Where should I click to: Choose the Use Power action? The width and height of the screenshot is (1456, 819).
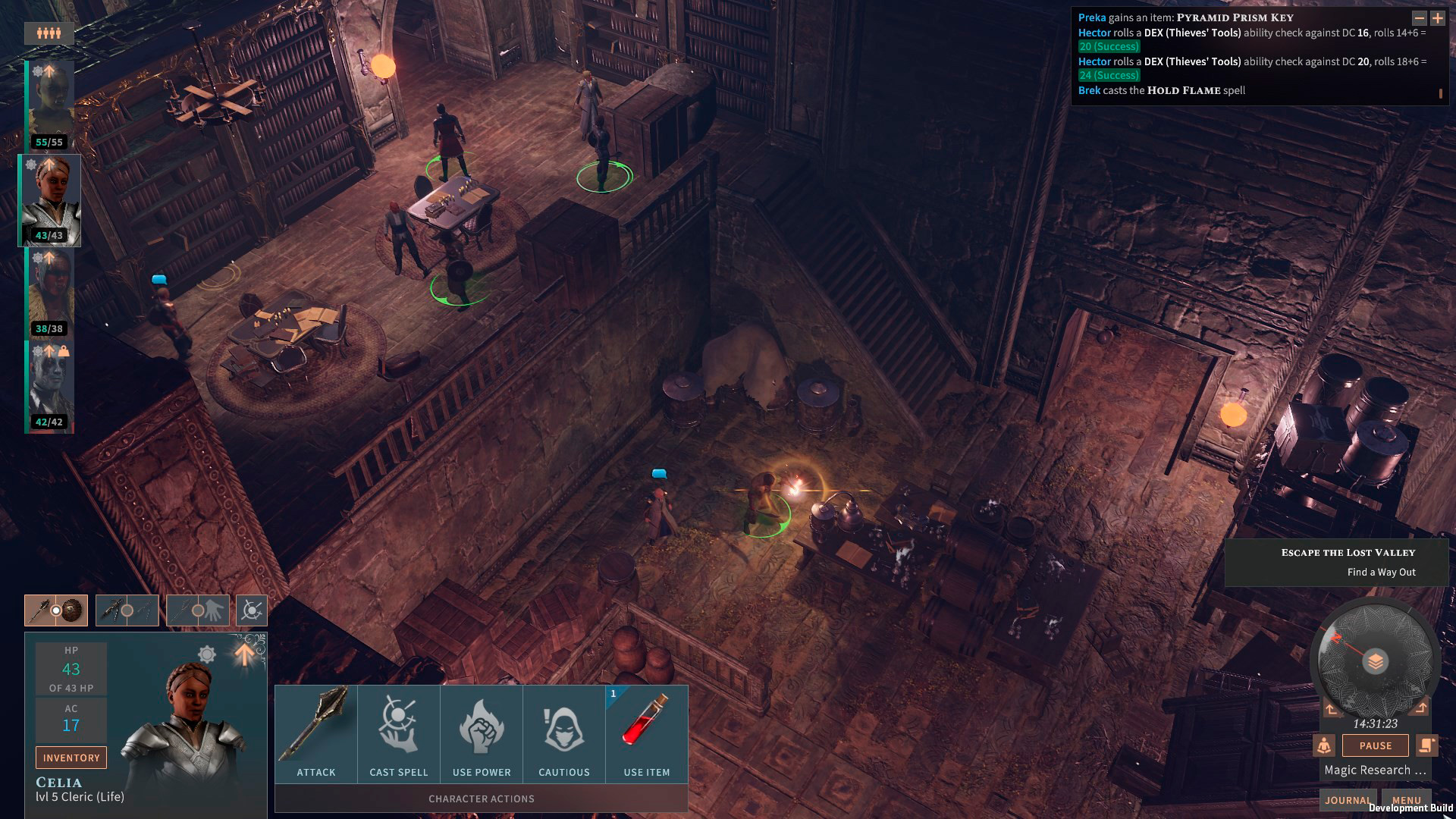(x=482, y=733)
